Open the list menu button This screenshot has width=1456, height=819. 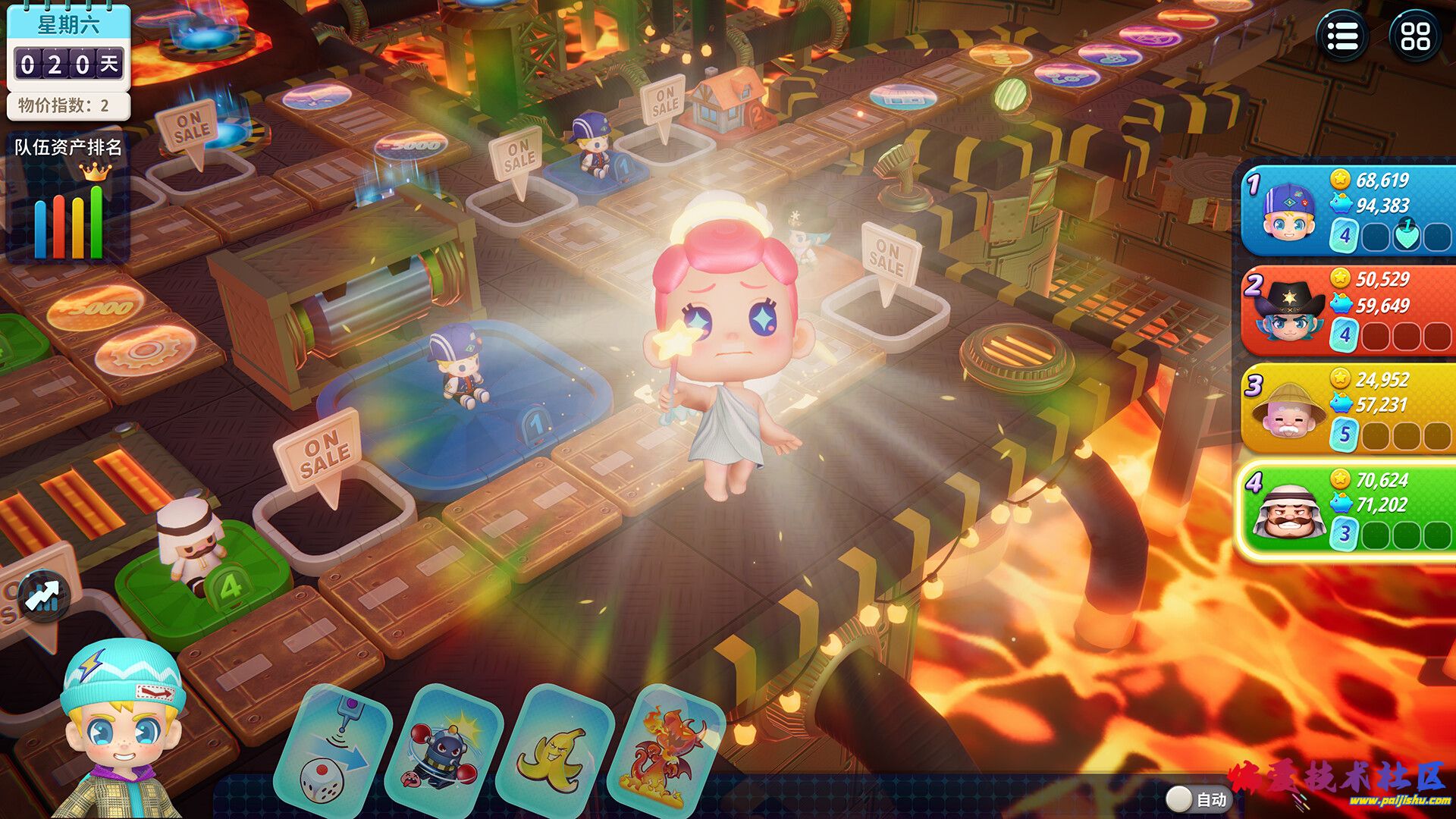point(1342,36)
